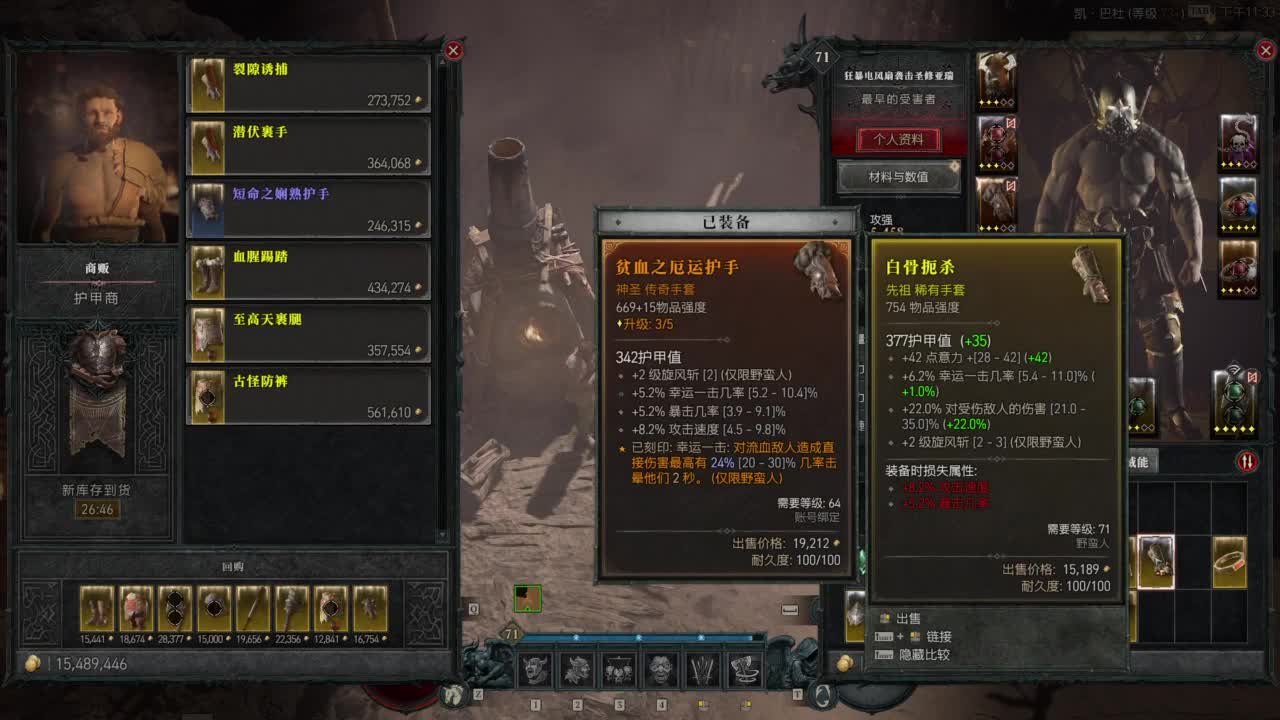Click the red inventory sort icon
This screenshot has height=720, width=1280.
1247,461
